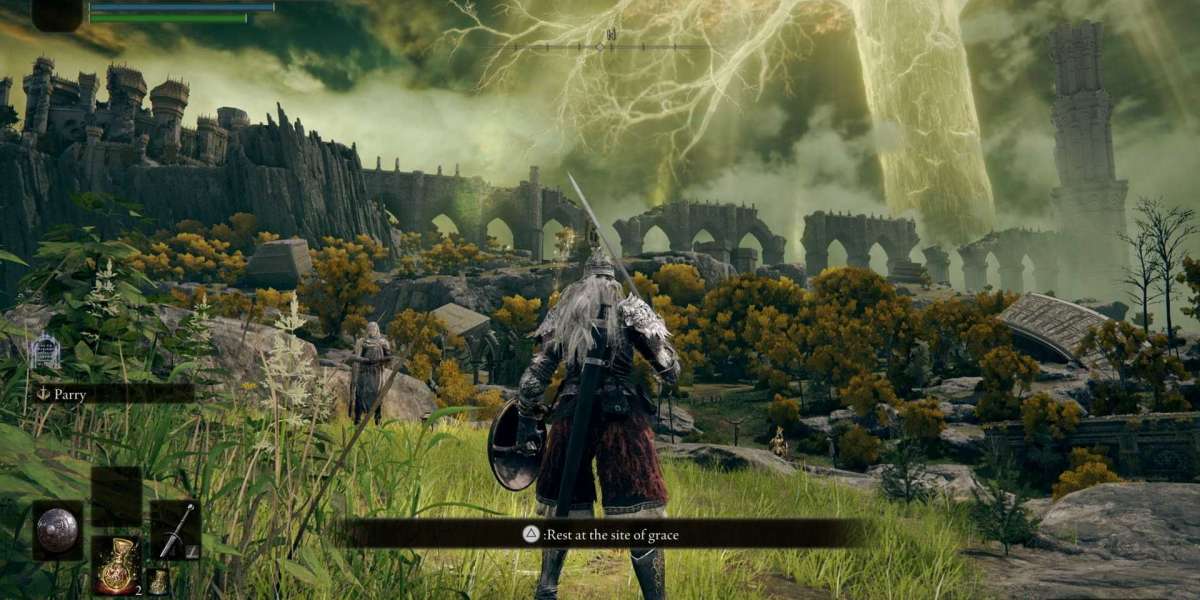Screen dimensions: 1200x600
Task: Click the empty spell slot above the flask
Action: (x=115, y=497)
